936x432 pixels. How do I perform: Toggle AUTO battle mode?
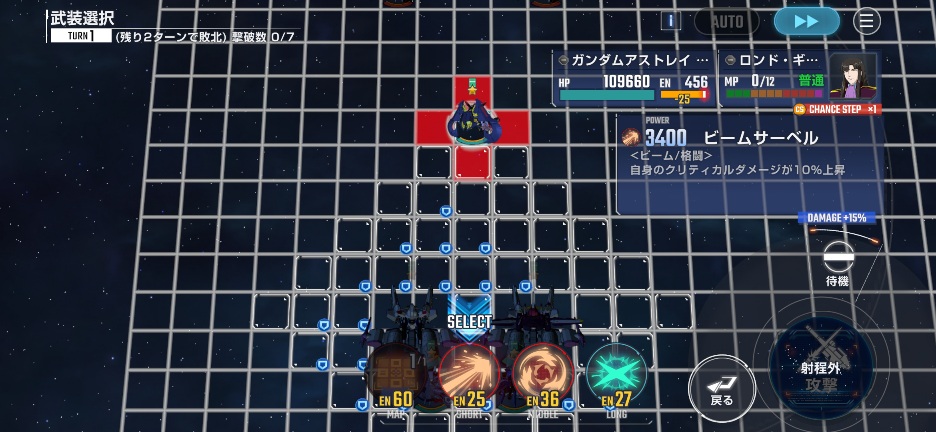727,21
